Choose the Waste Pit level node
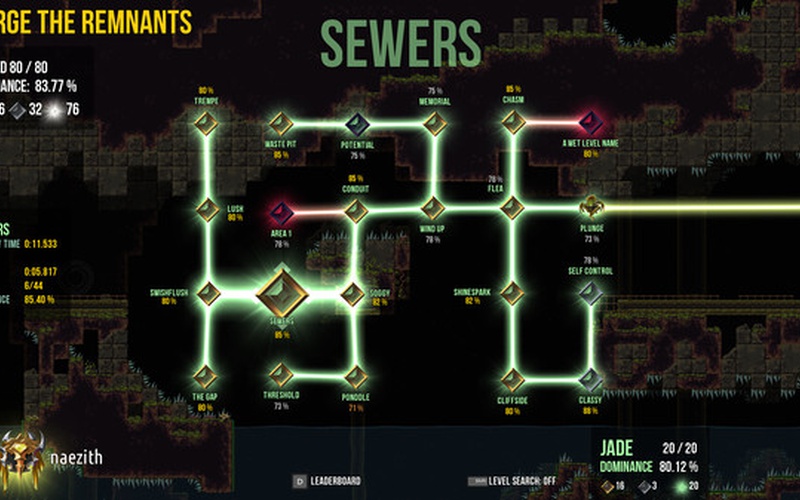The height and width of the screenshot is (500, 800). click(281, 124)
